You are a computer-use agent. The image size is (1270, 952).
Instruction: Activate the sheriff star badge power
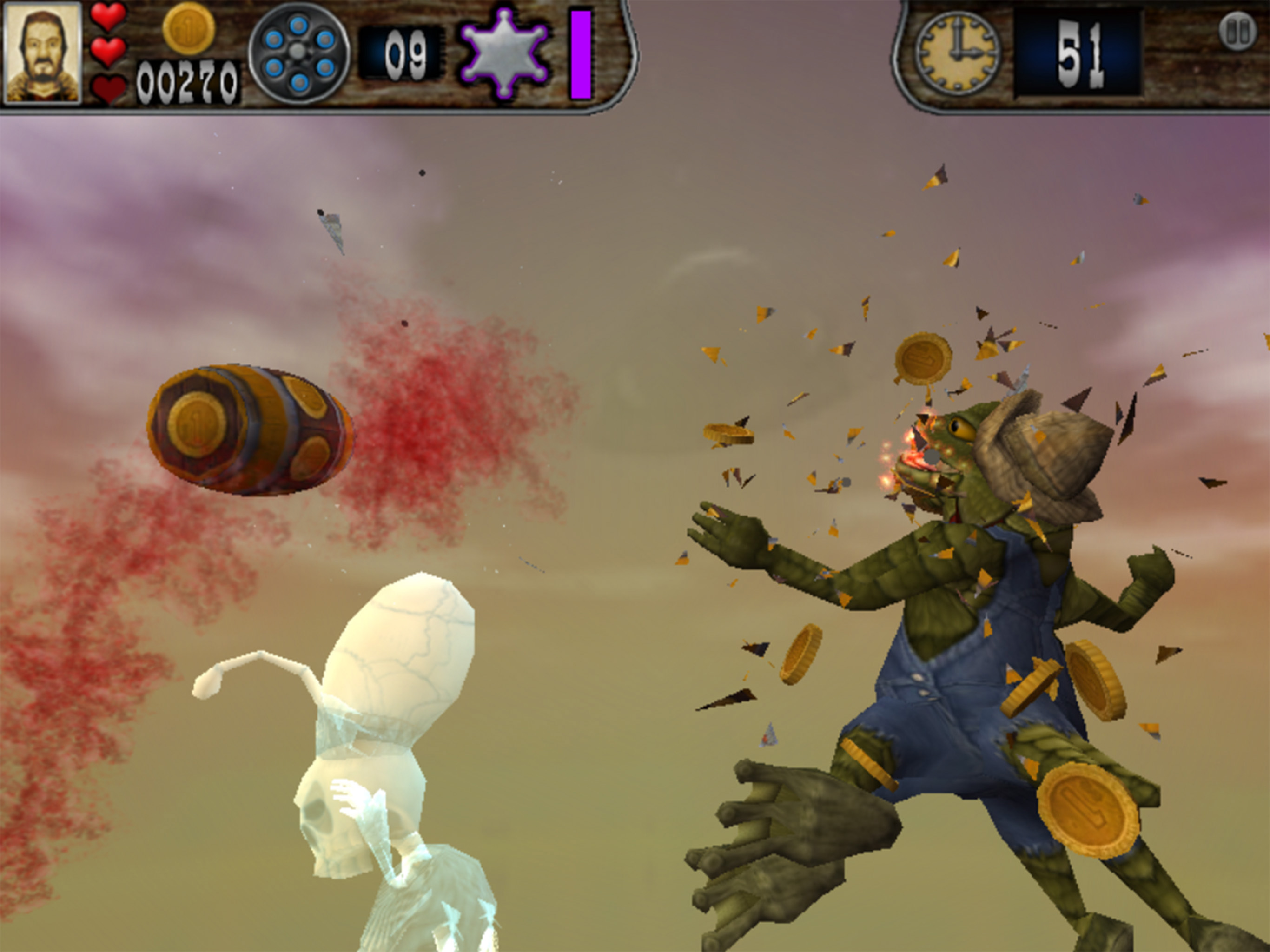(x=504, y=53)
